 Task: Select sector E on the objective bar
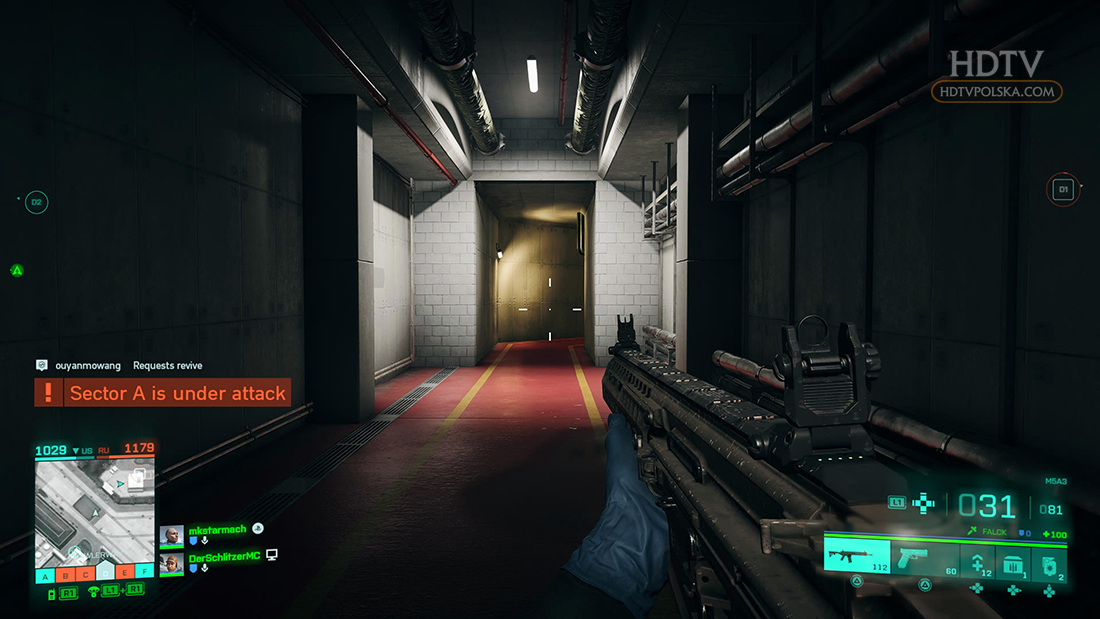125,574
